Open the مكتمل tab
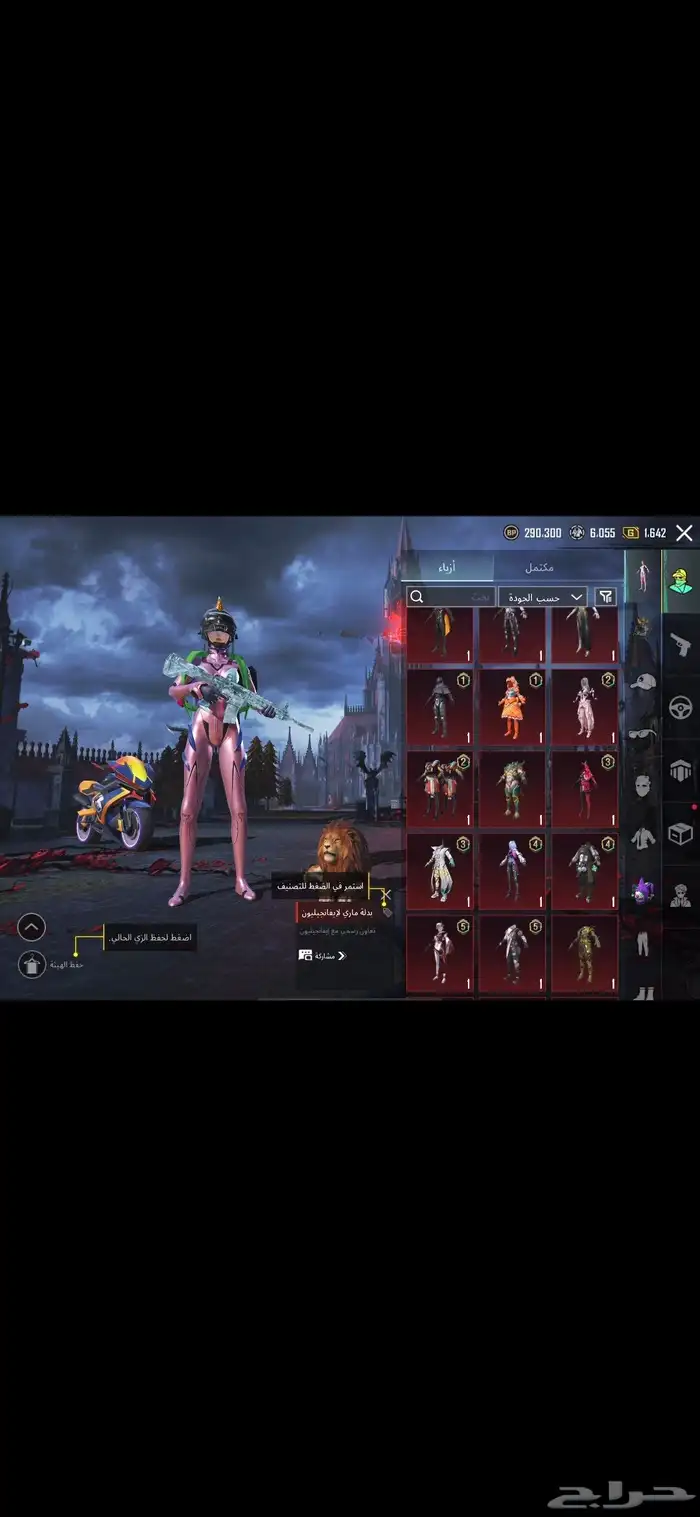 [x=540, y=568]
